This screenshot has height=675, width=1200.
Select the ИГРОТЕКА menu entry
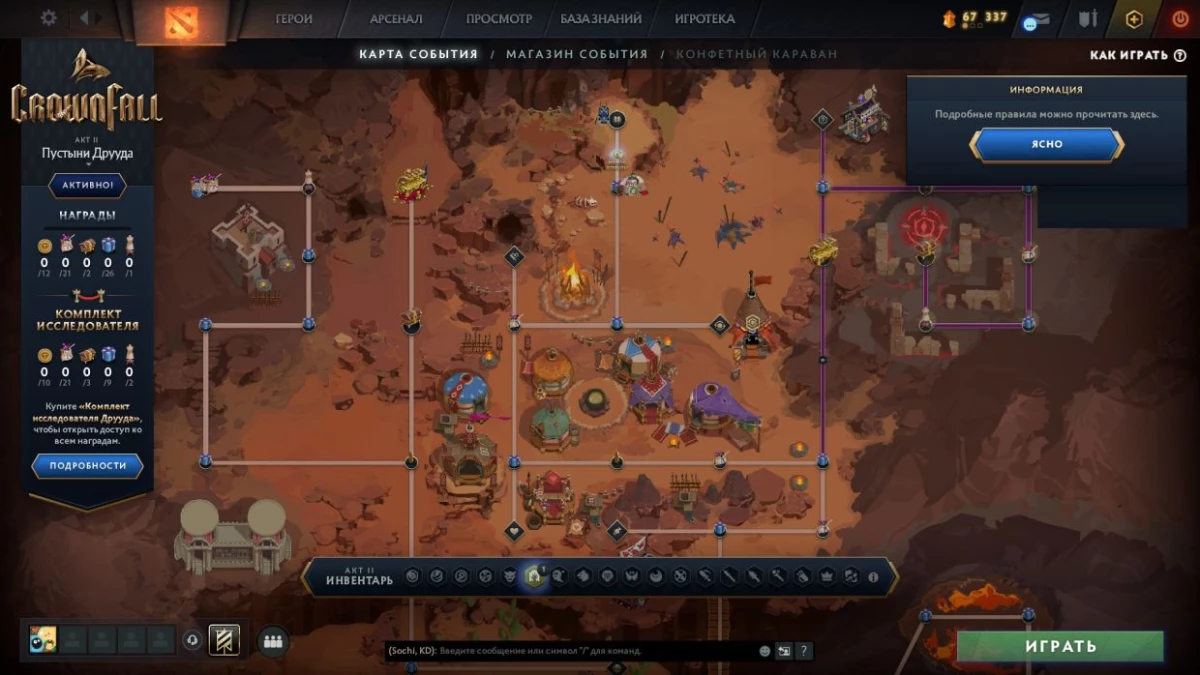pos(704,19)
